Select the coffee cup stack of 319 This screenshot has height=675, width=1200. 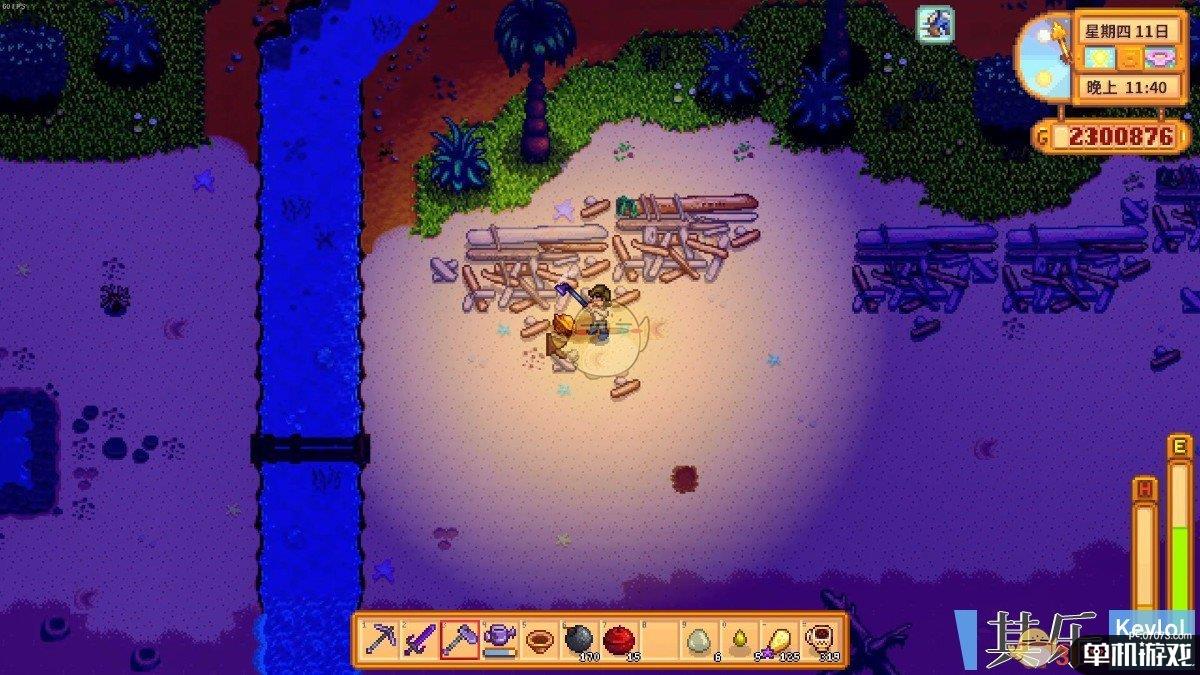point(820,639)
